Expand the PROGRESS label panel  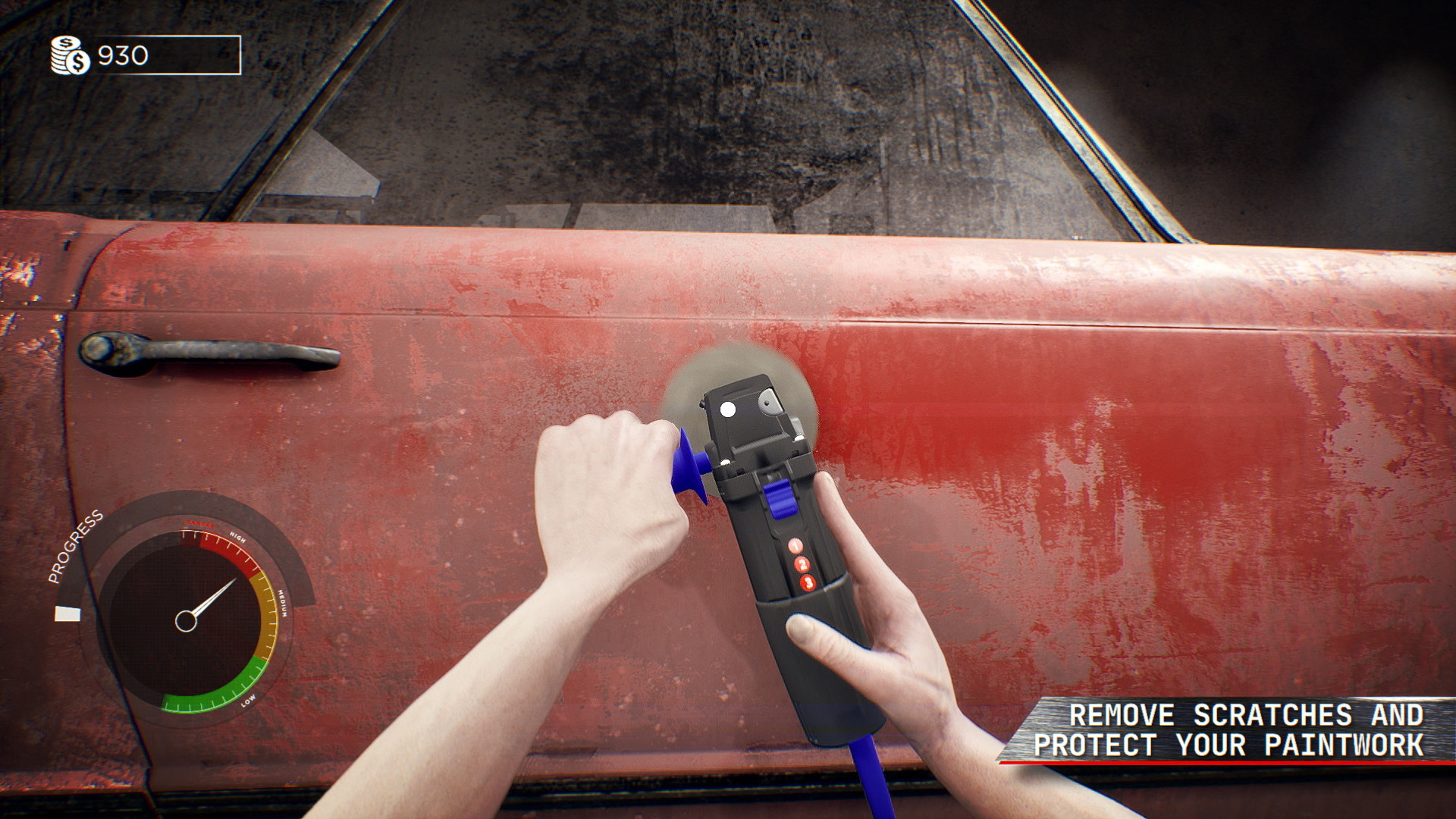pyautogui.click(x=75, y=547)
